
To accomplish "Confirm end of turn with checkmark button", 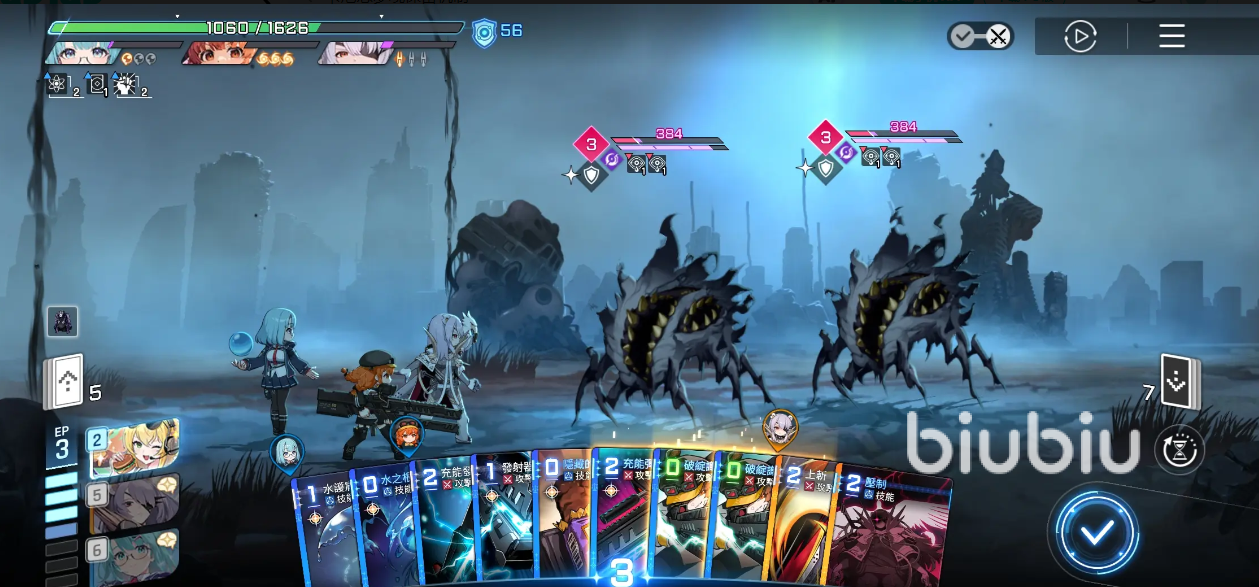I will pyautogui.click(x=1097, y=532).
